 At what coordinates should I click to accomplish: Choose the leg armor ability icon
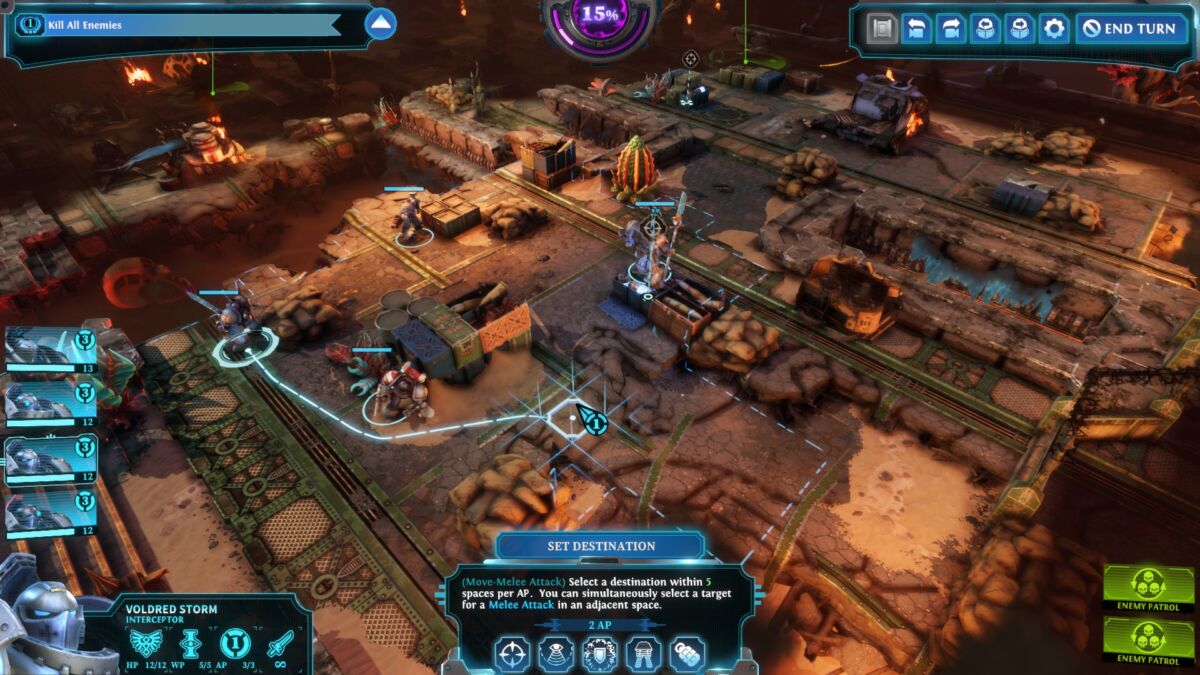coord(643,654)
